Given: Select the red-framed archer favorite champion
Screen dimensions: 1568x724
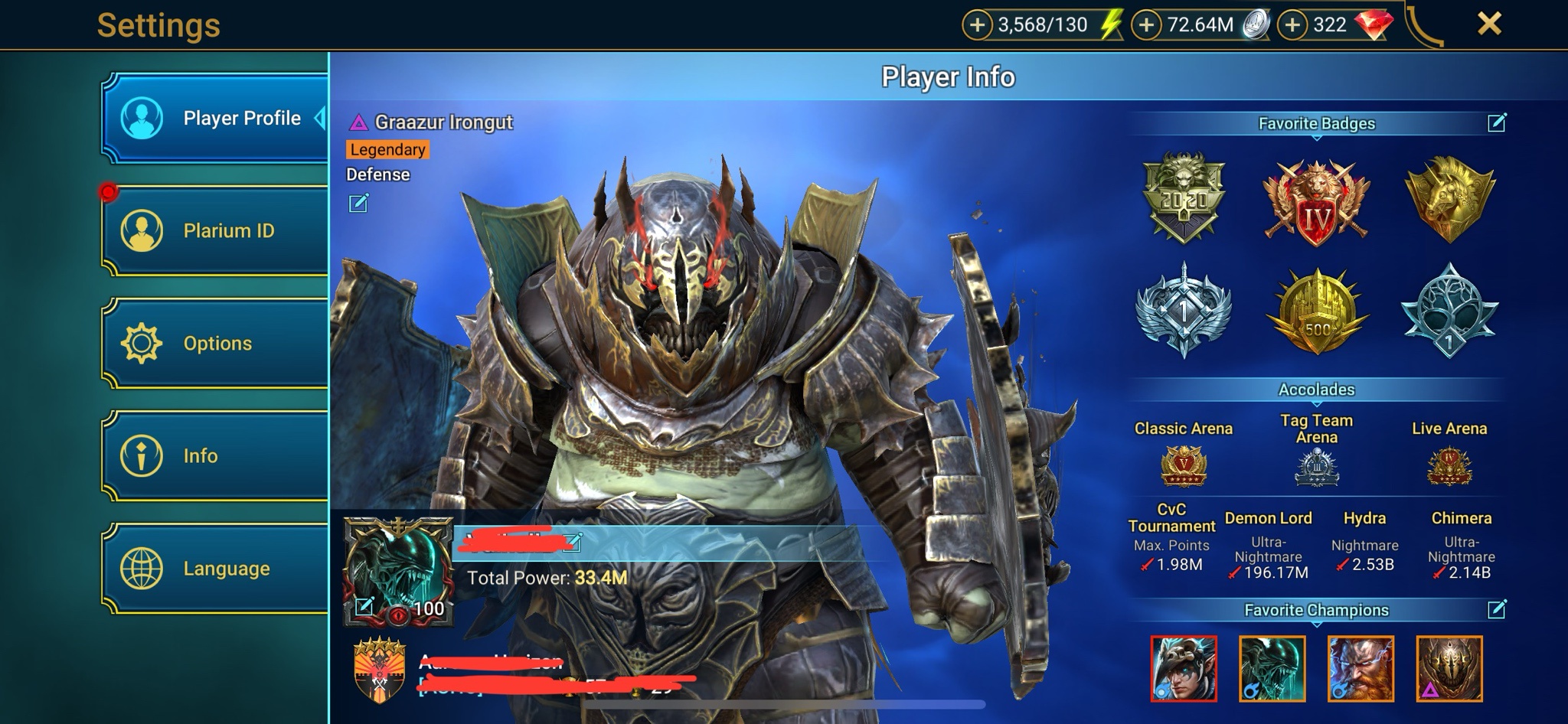Looking at the screenshot, I should tap(1183, 668).
